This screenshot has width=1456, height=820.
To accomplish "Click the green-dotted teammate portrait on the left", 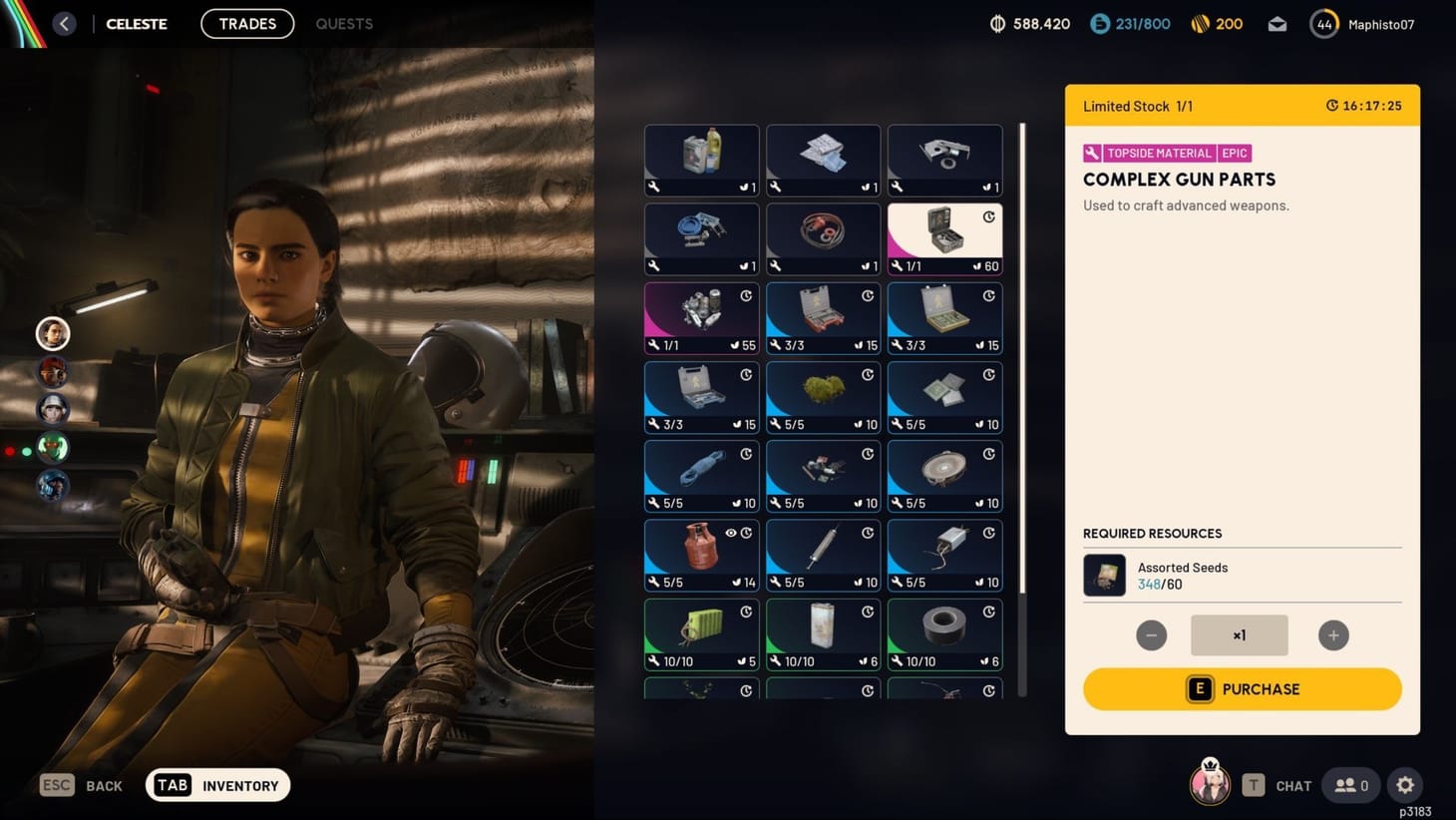I will [52, 448].
